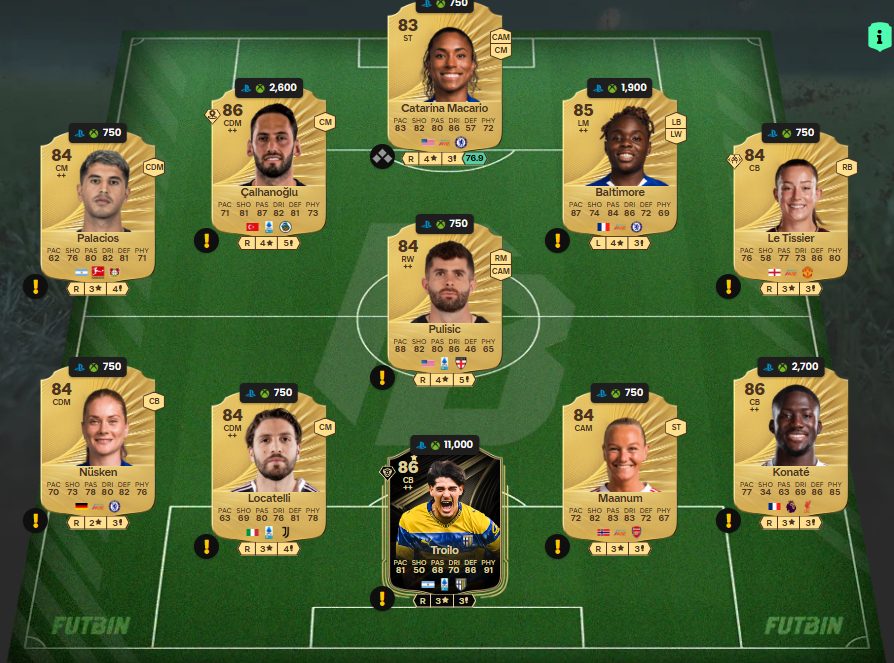Pick the Palacios player card

98,210
